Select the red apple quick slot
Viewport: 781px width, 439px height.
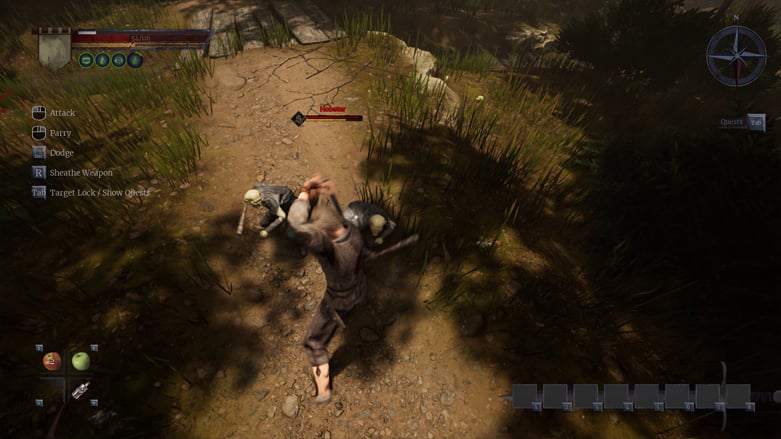point(52,361)
